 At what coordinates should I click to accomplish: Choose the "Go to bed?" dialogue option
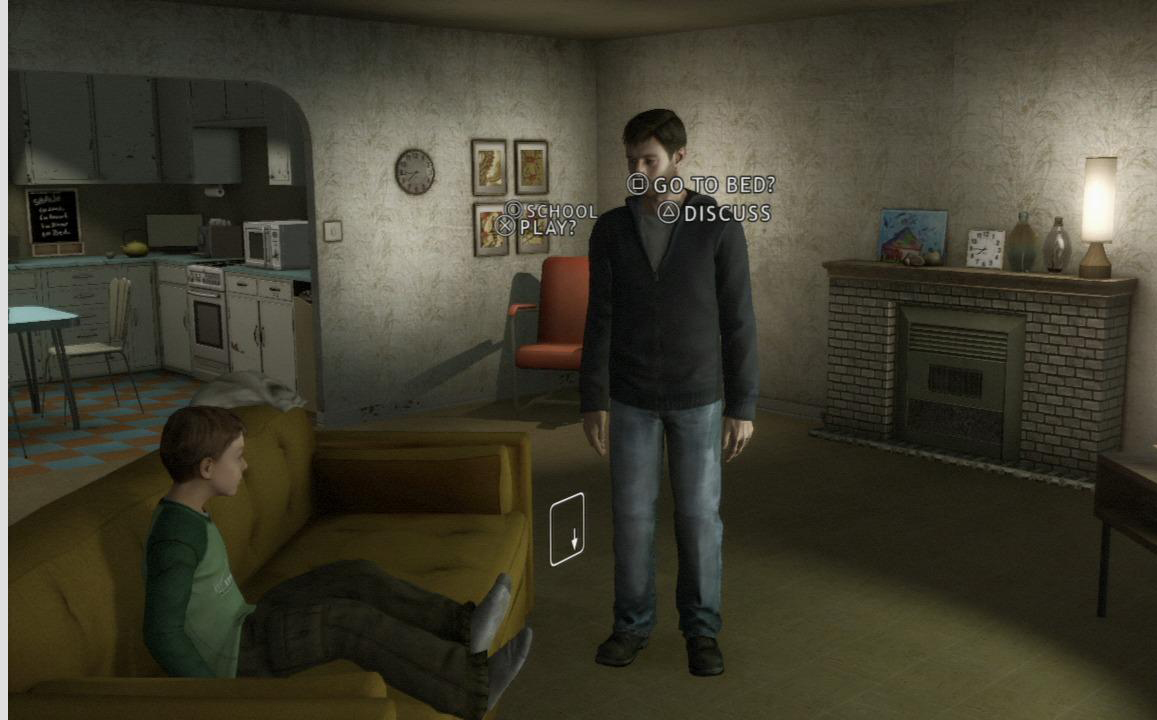point(702,185)
